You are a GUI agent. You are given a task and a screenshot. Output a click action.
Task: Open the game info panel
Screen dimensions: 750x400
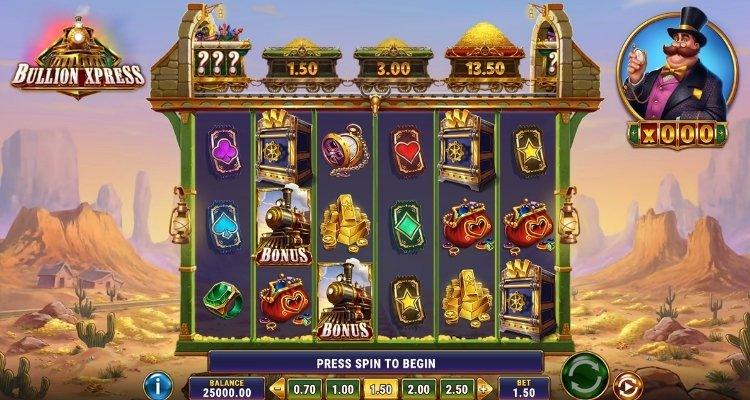(x=158, y=385)
